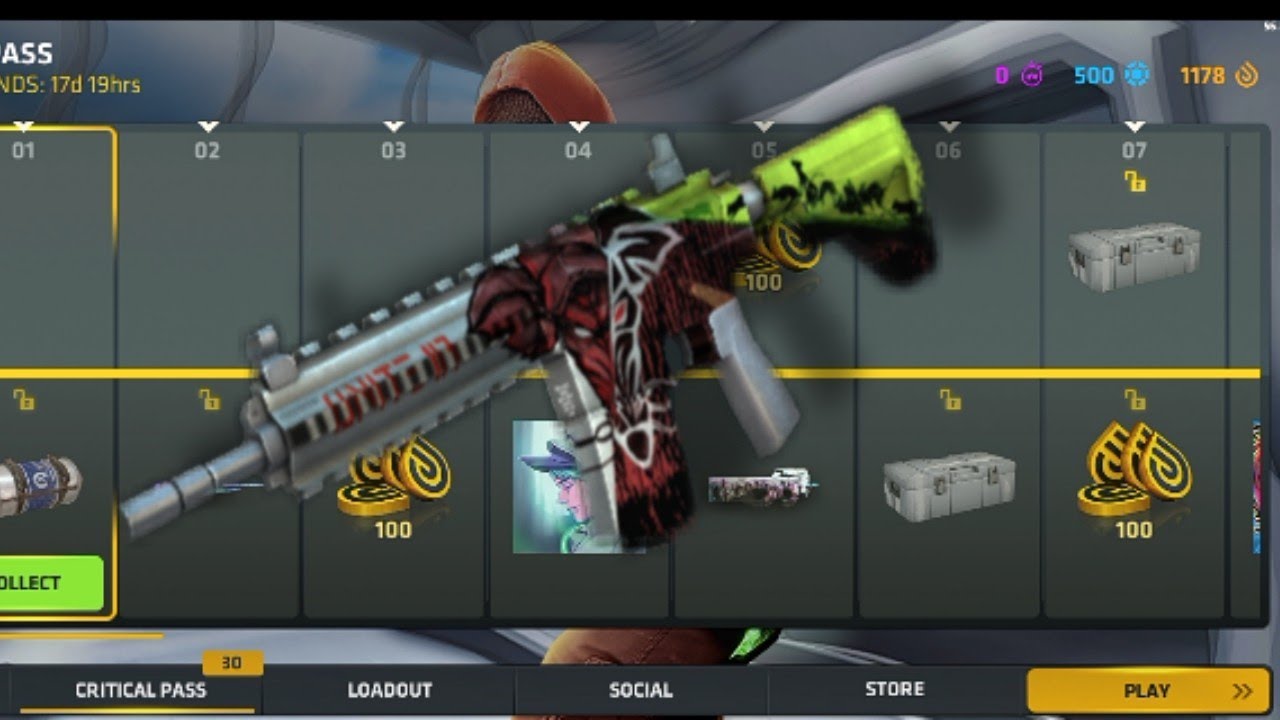Open the Critical Pass tab

click(140, 690)
